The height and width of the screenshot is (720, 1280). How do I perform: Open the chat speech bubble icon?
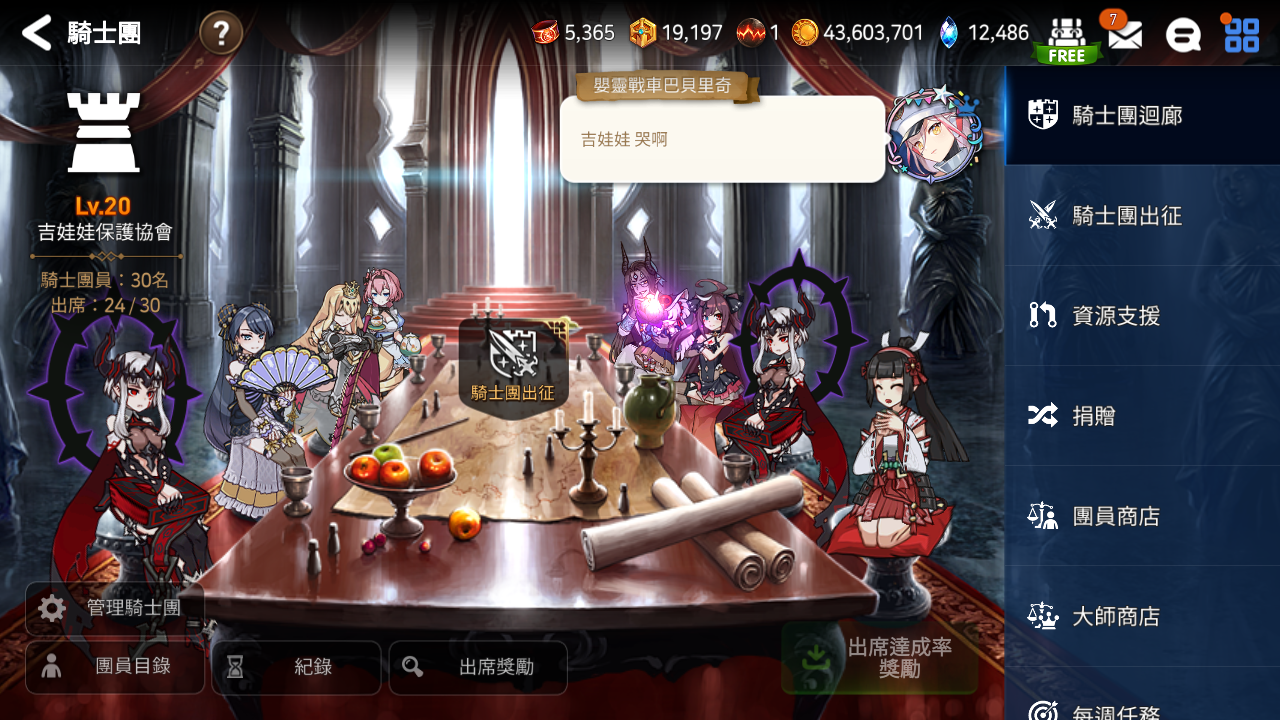(x=1183, y=33)
